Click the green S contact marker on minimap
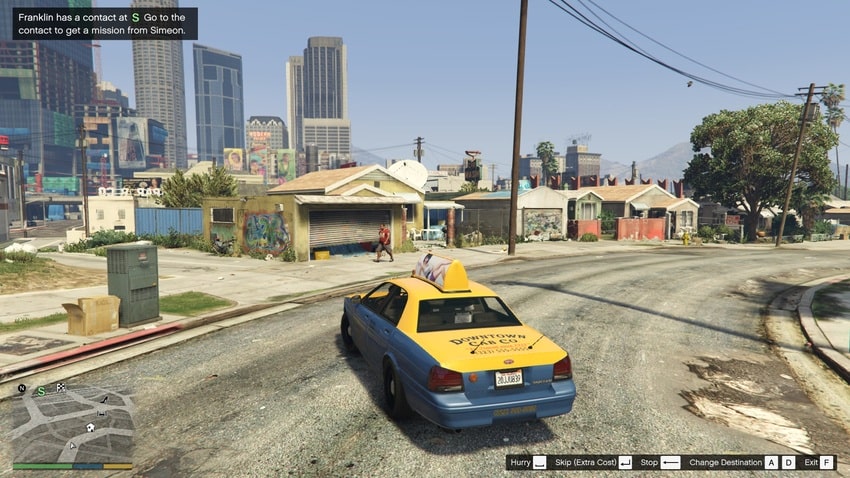The width and height of the screenshot is (850, 478). tap(41, 391)
